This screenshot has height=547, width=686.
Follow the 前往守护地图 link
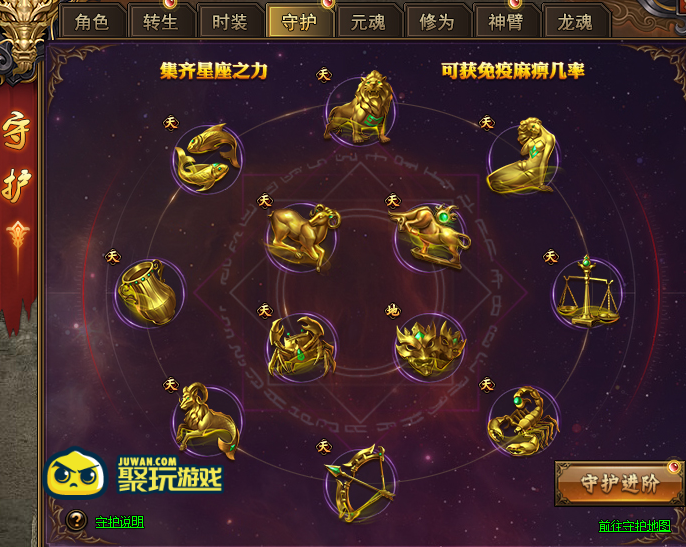click(634, 526)
